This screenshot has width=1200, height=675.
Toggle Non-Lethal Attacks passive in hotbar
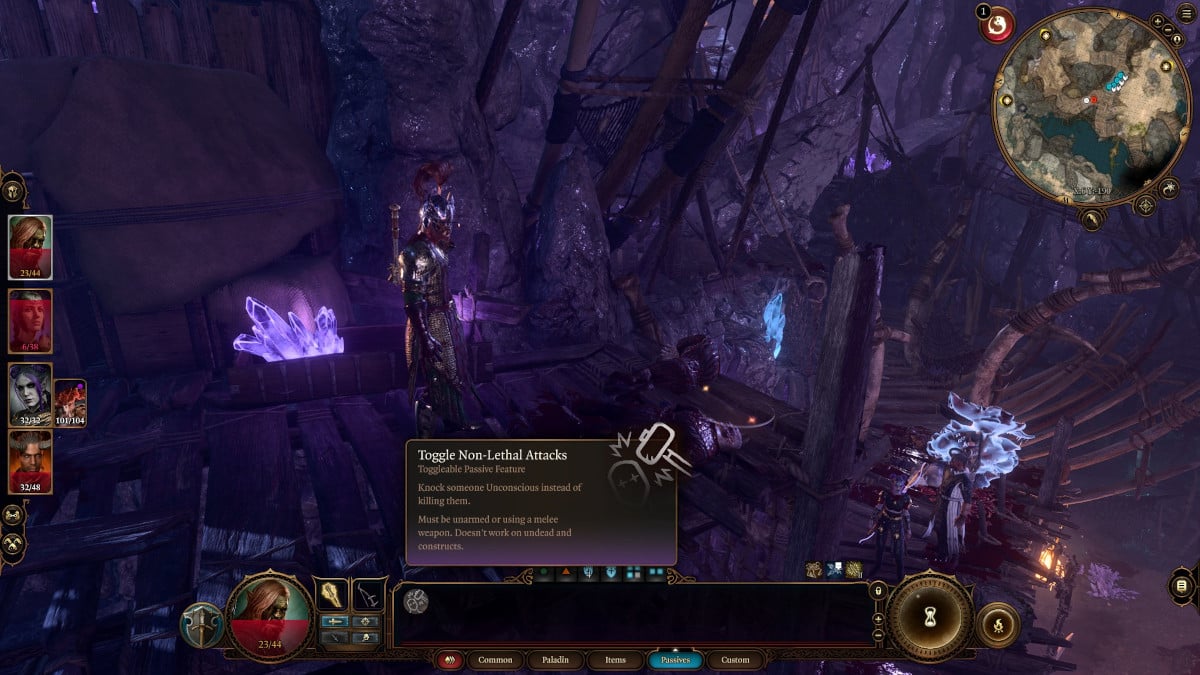click(415, 600)
